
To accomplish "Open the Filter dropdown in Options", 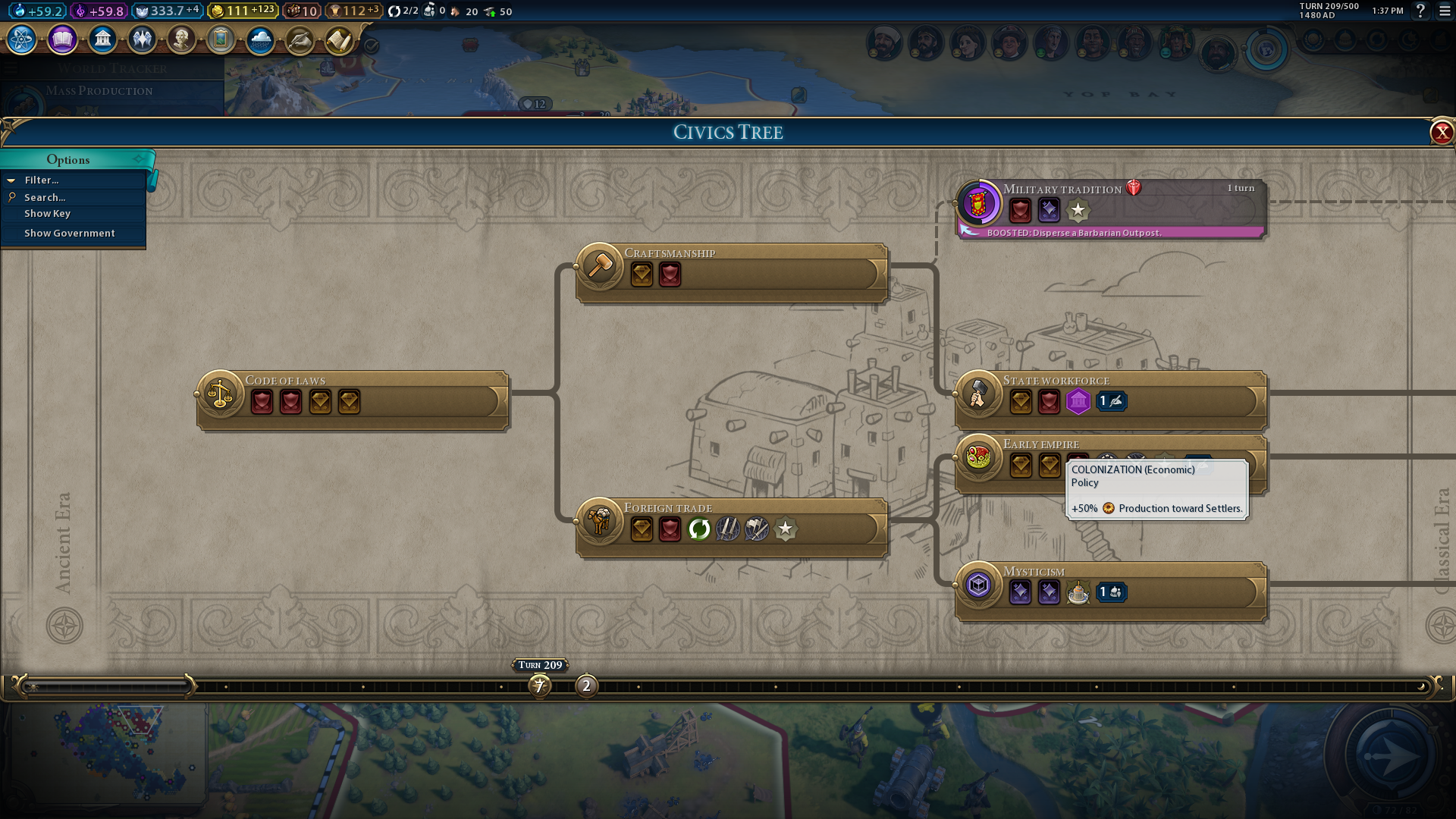I will tap(42, 180).
